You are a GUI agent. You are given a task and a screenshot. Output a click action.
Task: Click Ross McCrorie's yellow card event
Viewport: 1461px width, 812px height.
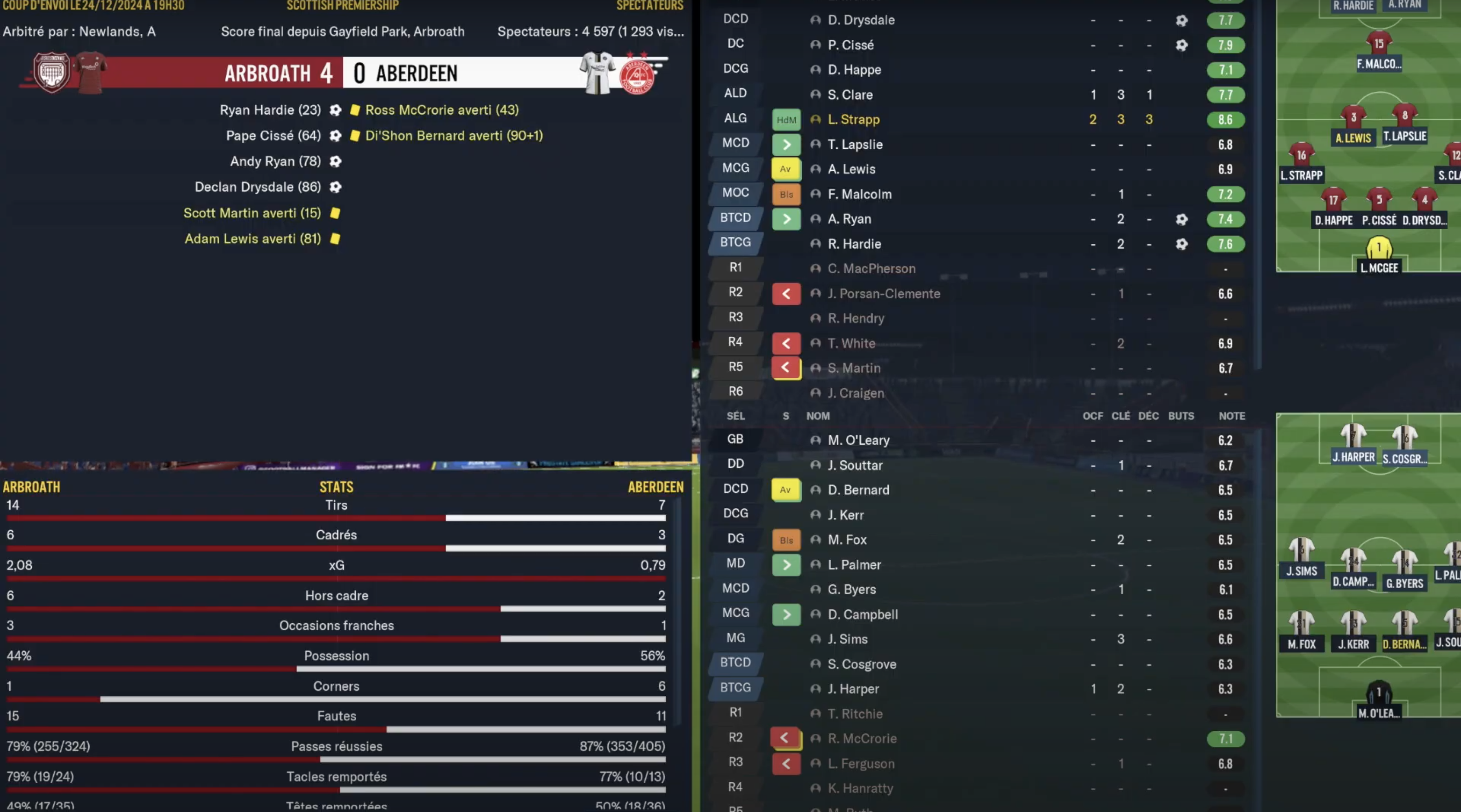click(441, 110)
